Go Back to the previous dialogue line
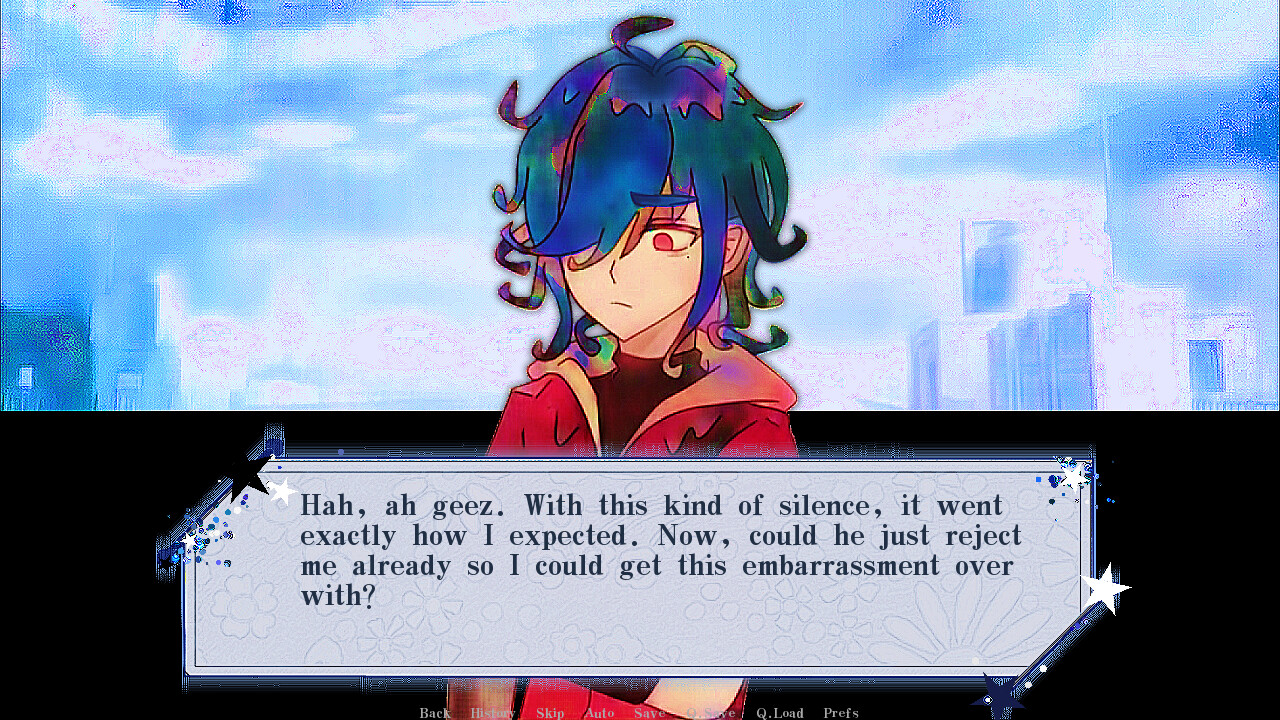Image resolution: width=1280 pixels, height=720 pixels. point(434,713)
